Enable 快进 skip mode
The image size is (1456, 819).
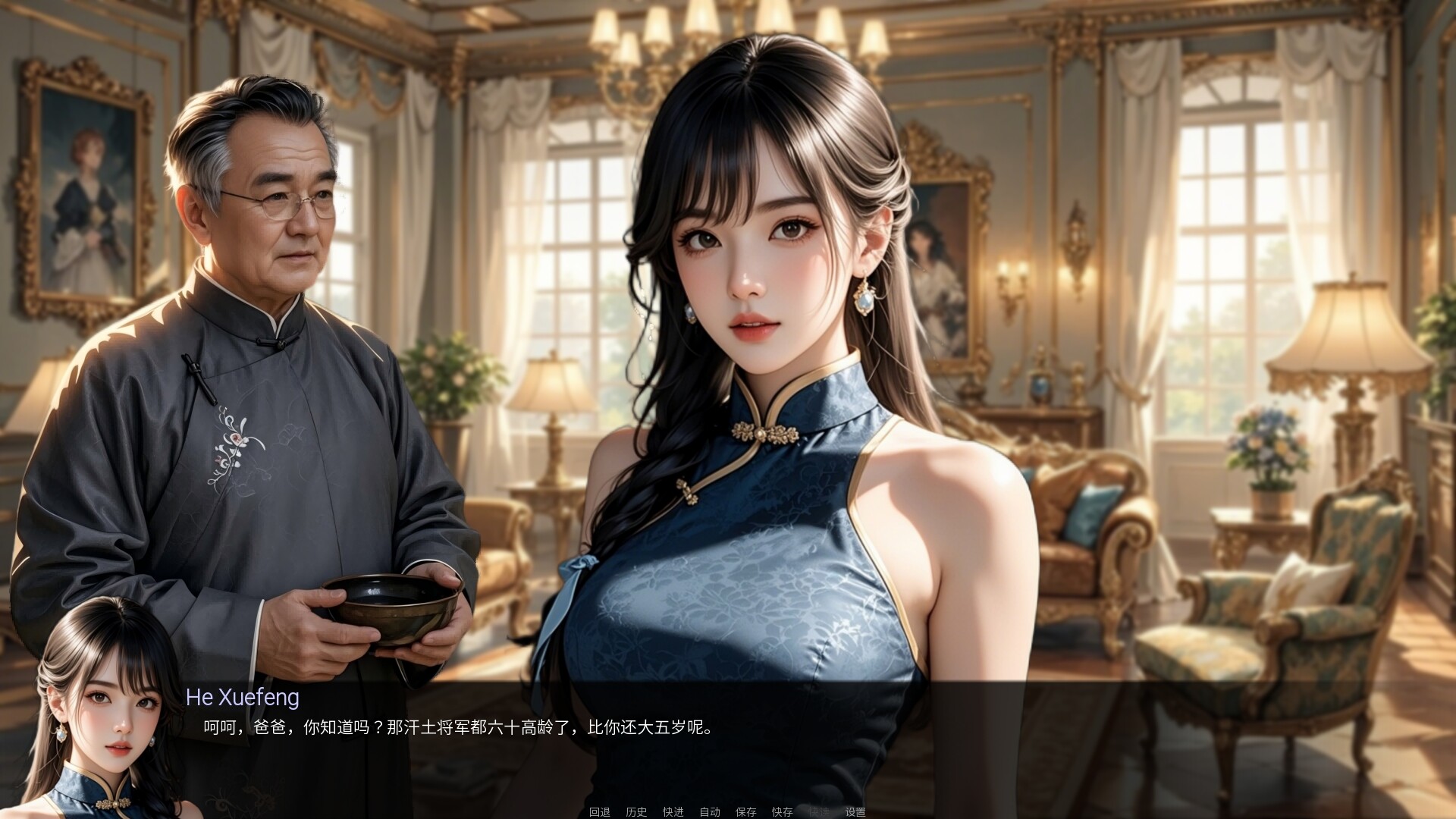672,811
